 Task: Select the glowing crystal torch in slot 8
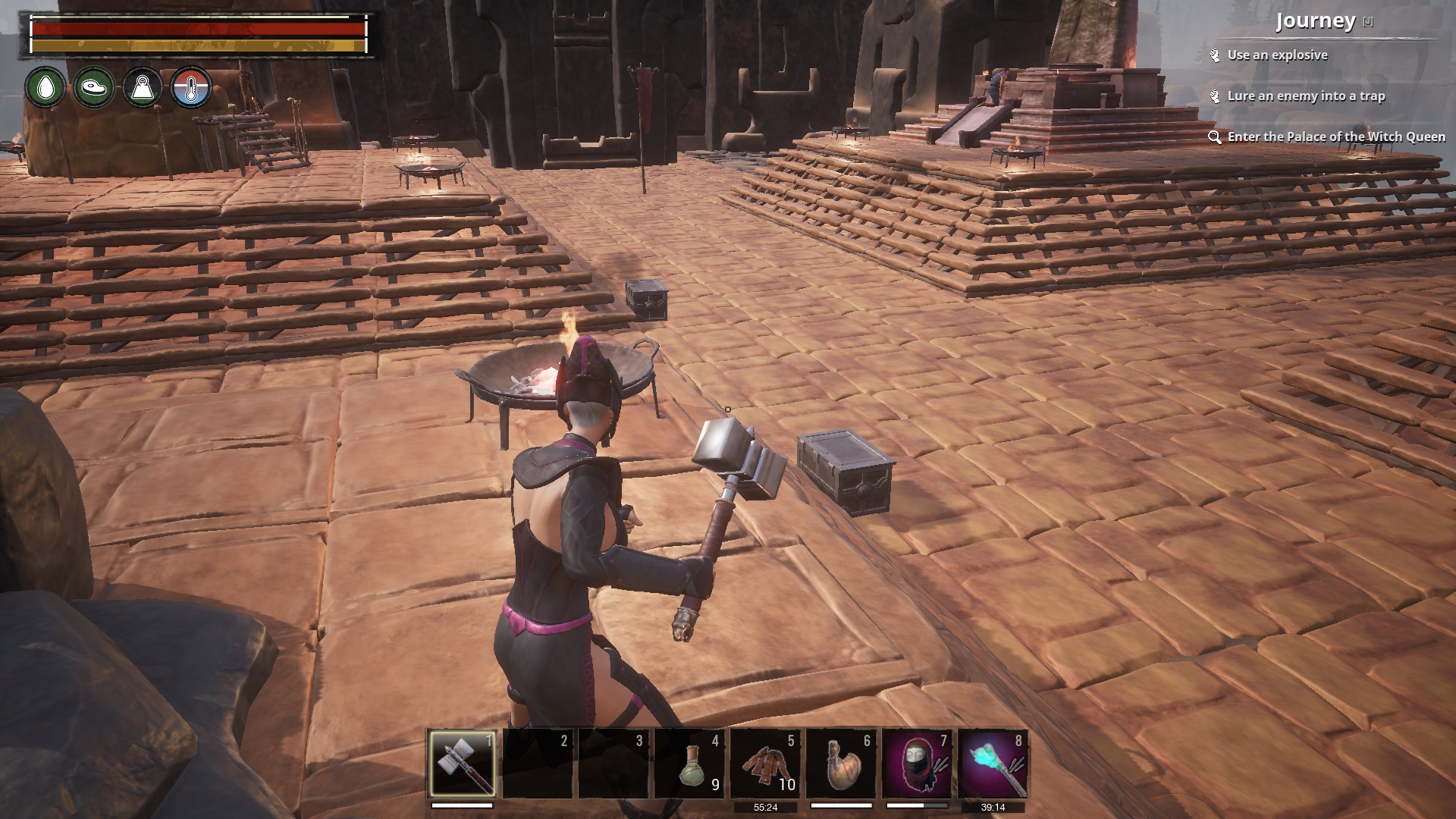click(993, 763)
